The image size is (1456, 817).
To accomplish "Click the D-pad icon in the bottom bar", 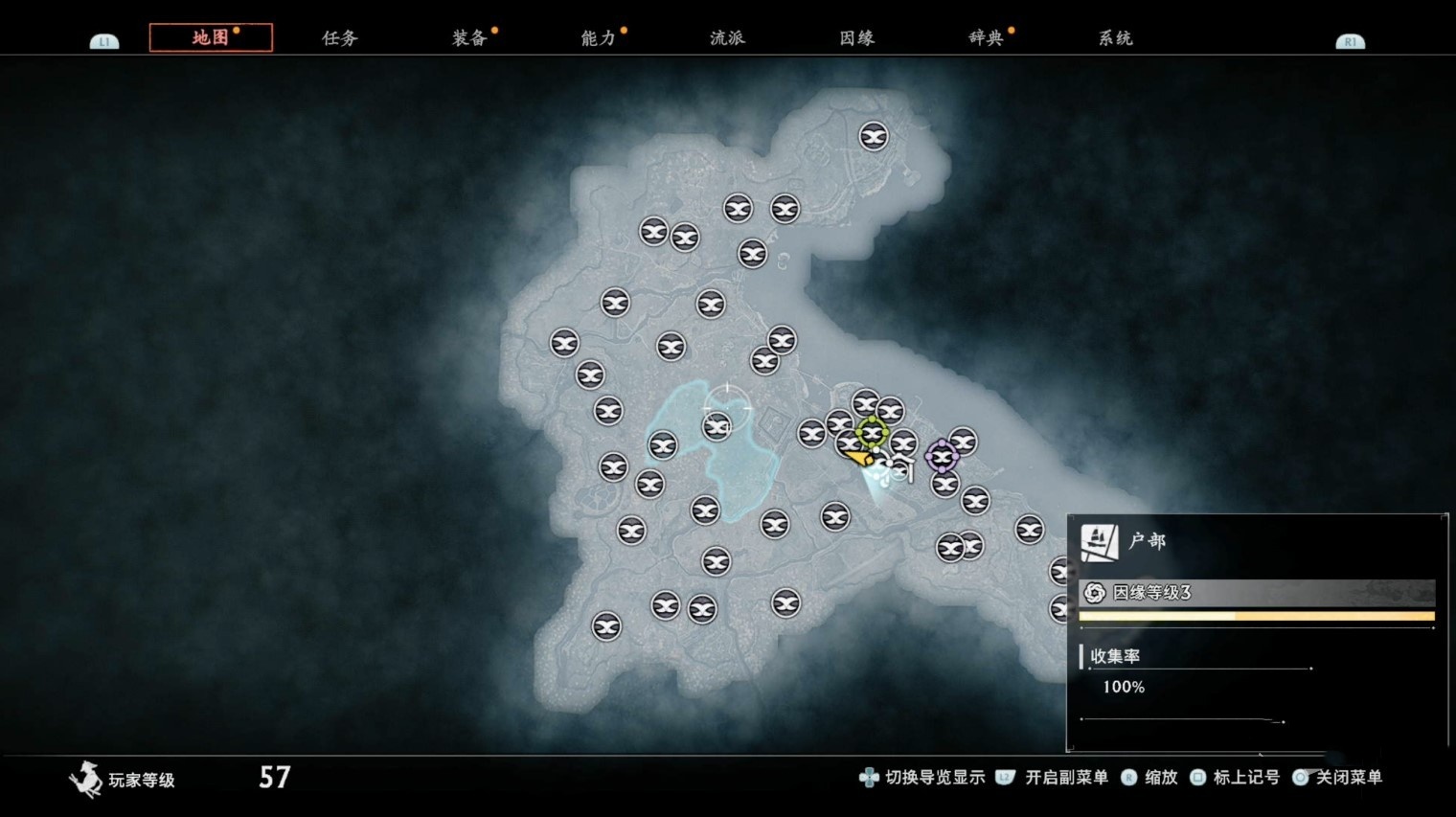I will click(868, 778).
